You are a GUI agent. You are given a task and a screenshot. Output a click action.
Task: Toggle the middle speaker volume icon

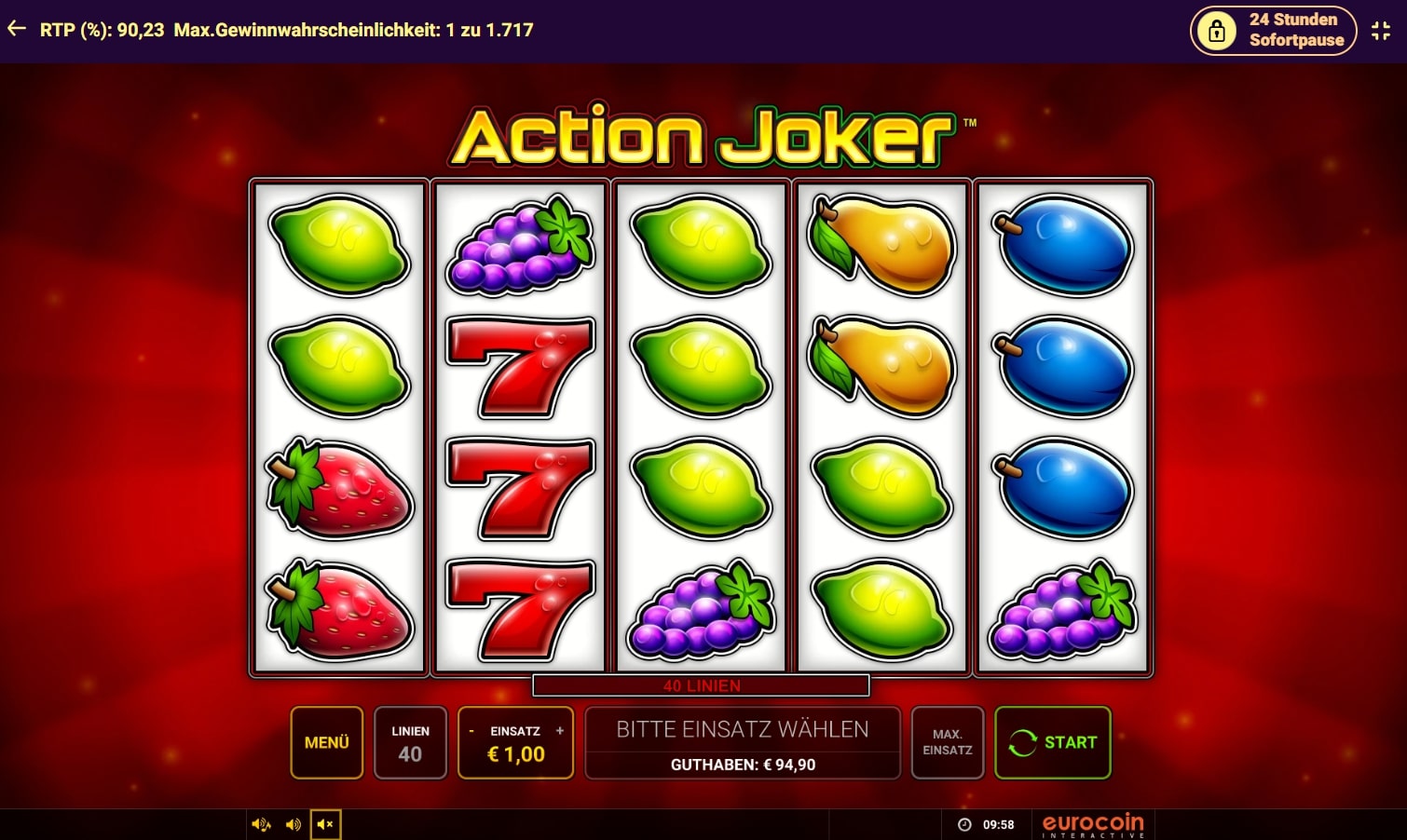tap(293, 823)
